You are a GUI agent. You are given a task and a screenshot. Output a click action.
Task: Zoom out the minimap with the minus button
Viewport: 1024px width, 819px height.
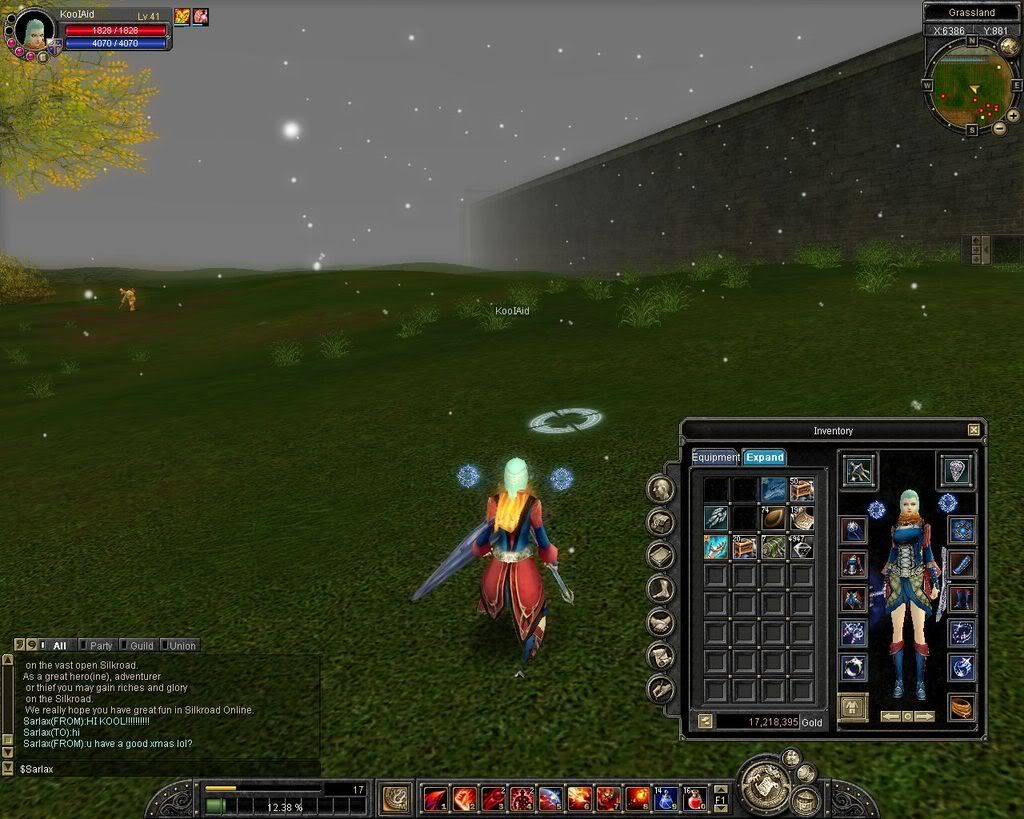tap(999, 129)
